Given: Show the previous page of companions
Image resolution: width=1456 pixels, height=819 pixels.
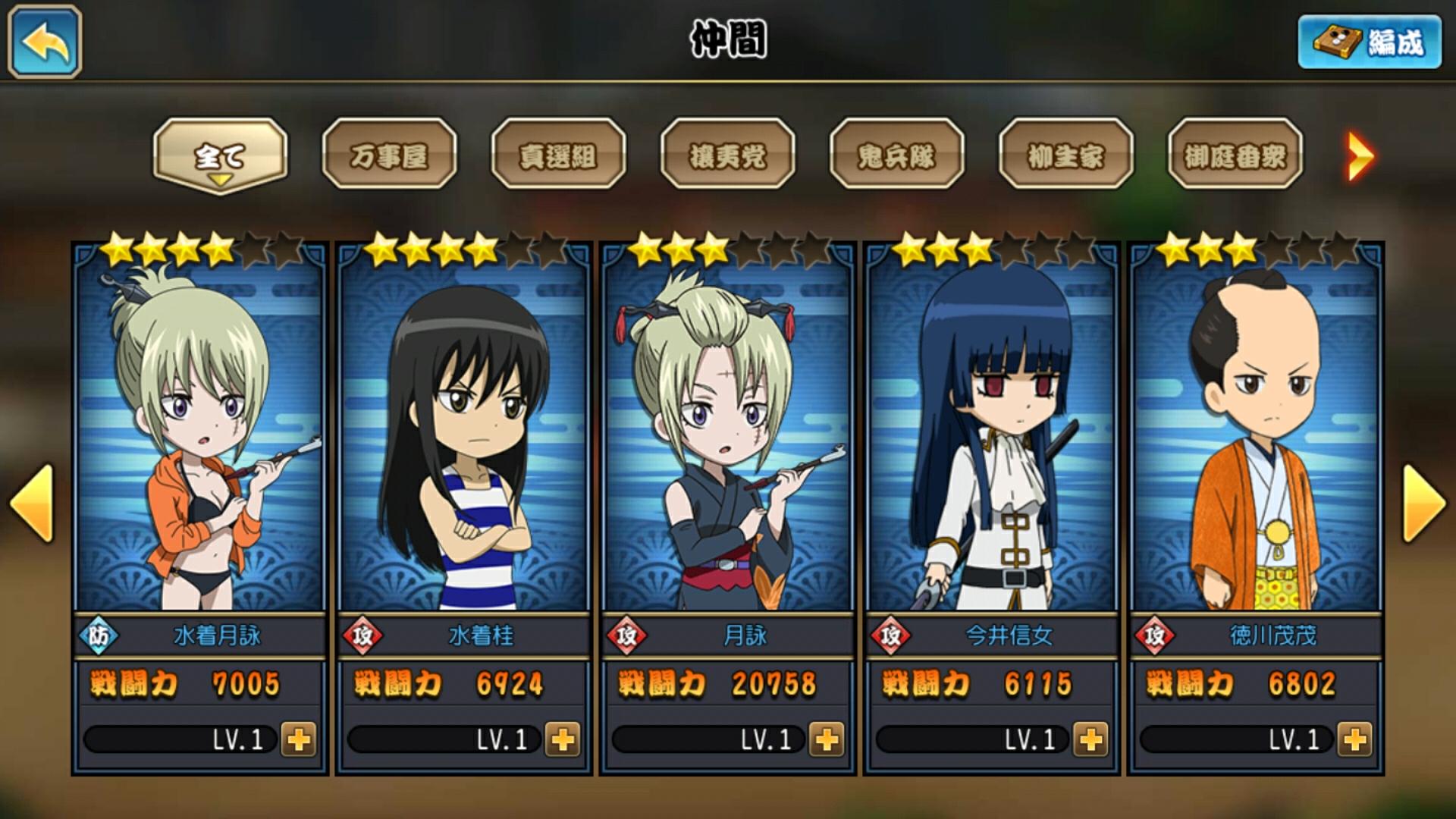Looking at the screenshot, I should click(x=32, y=503).
